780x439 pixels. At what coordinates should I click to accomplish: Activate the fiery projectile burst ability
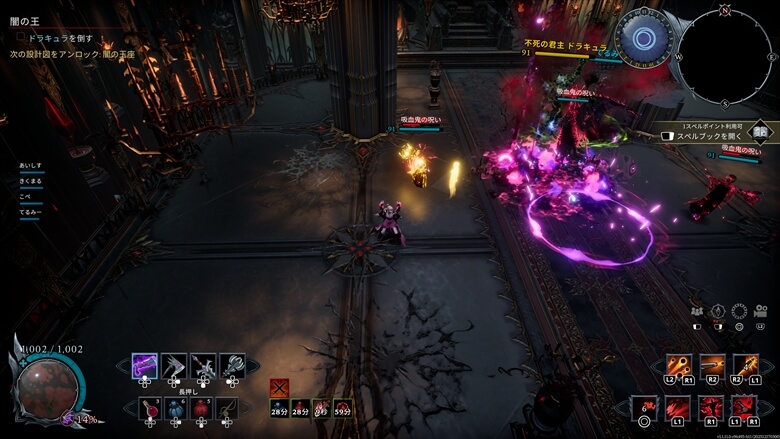(678, 366)
